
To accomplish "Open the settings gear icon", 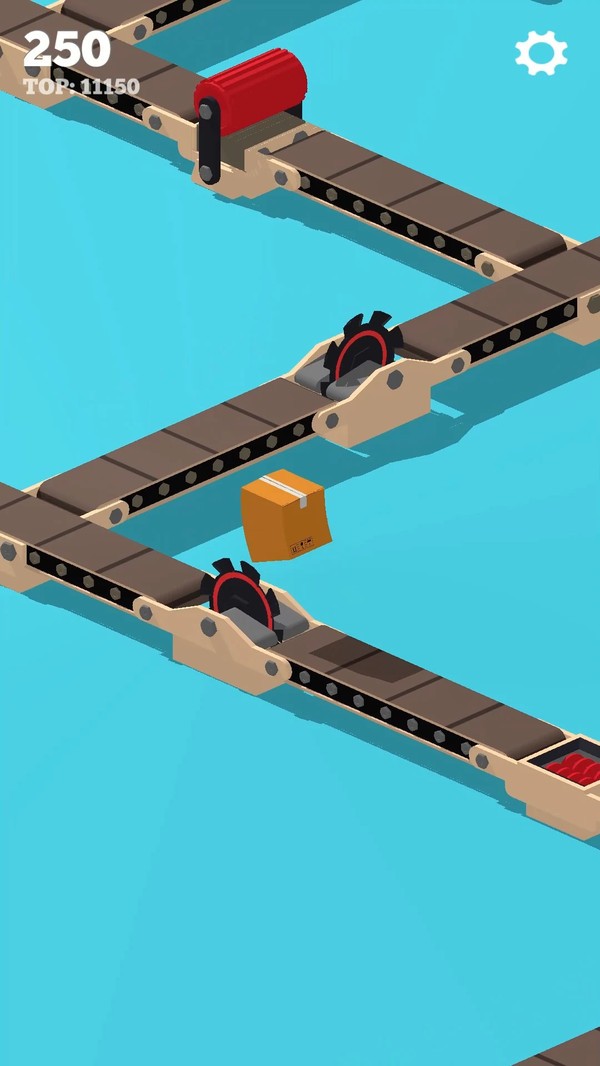I will coord(541,53).
